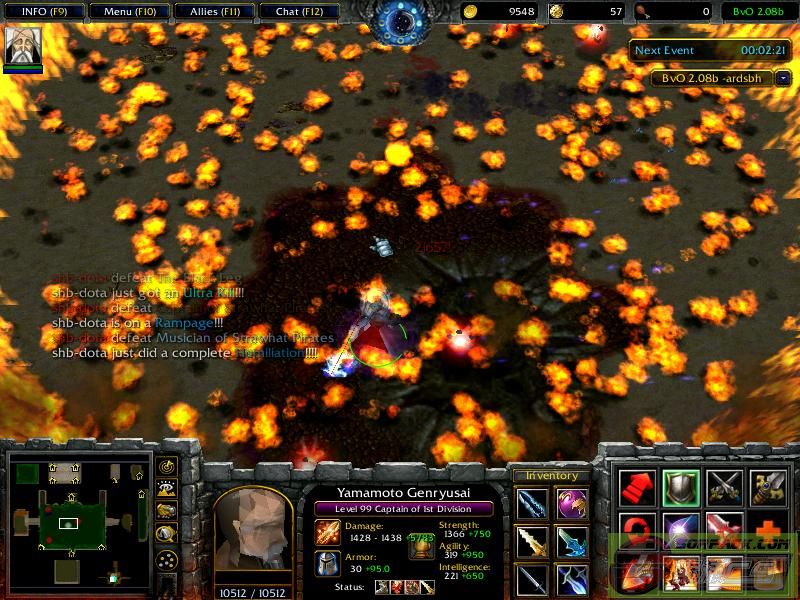Choose the shield Hold Position command

[680, 488]
